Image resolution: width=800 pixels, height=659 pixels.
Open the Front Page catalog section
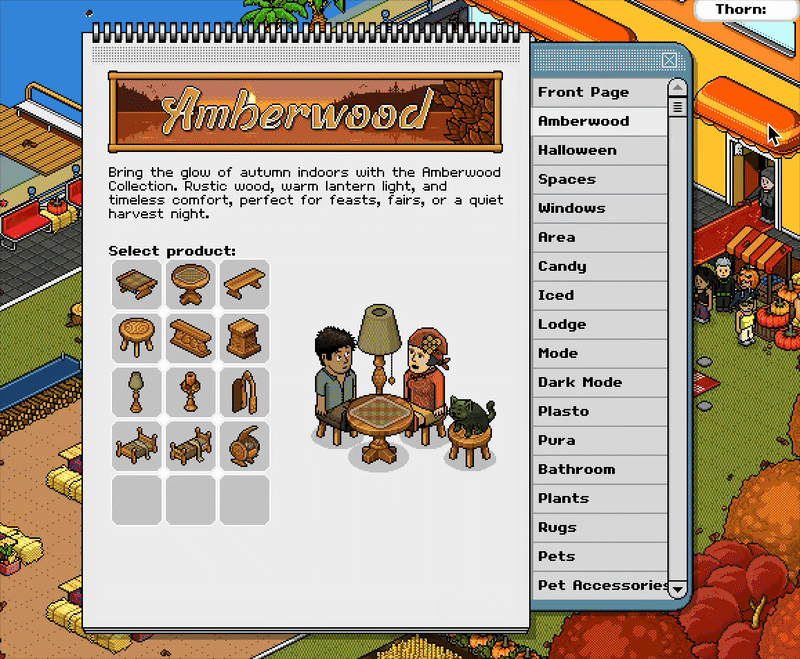(598, 92)
